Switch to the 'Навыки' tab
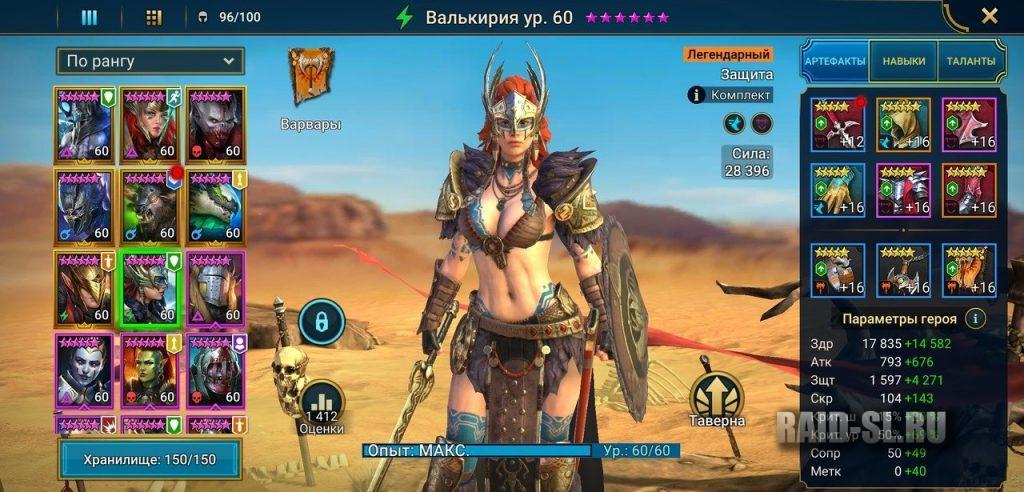The image size is (1024, 492). [903, 61]
